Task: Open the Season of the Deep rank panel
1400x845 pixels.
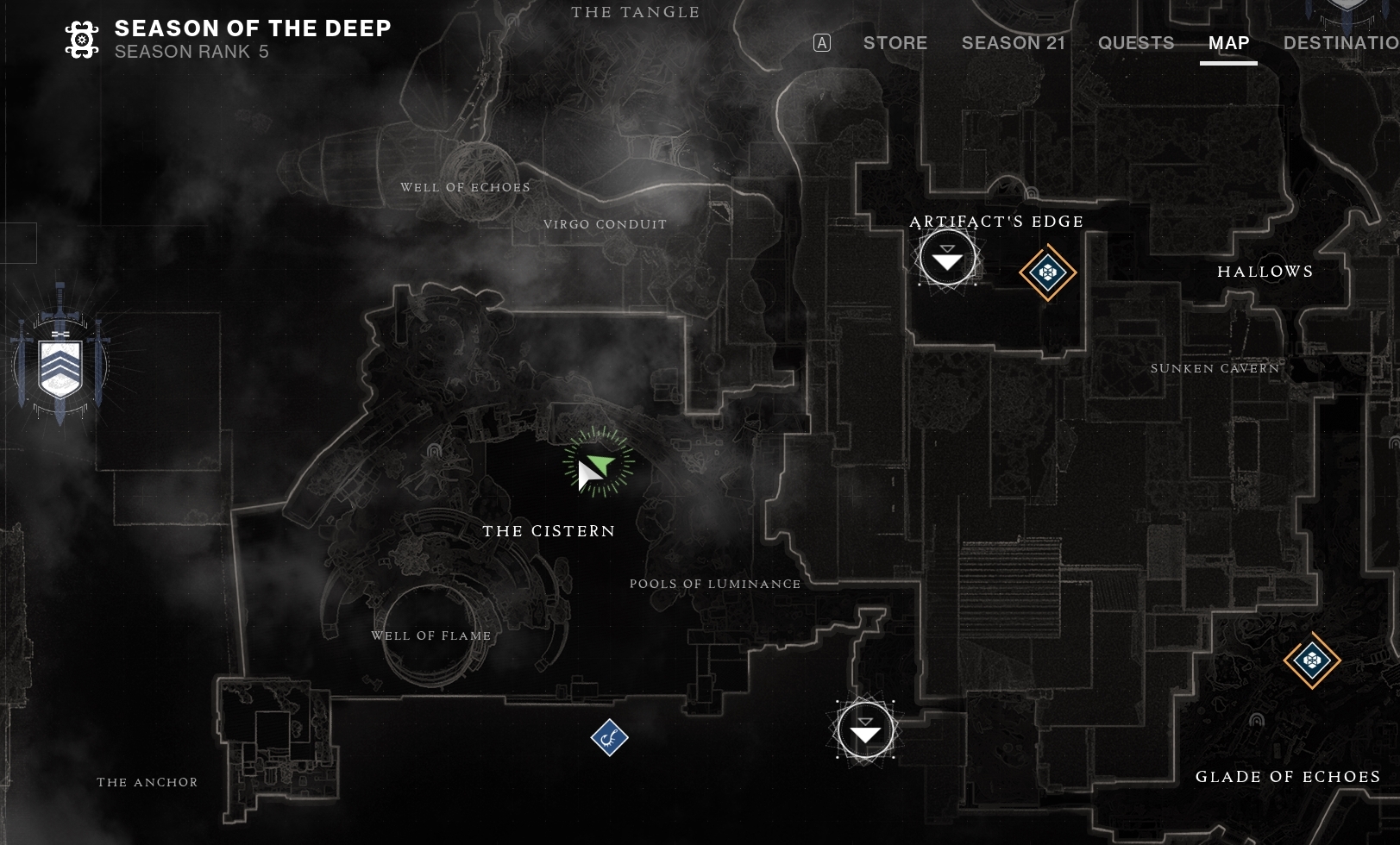Action: click(x=228, y=40)
